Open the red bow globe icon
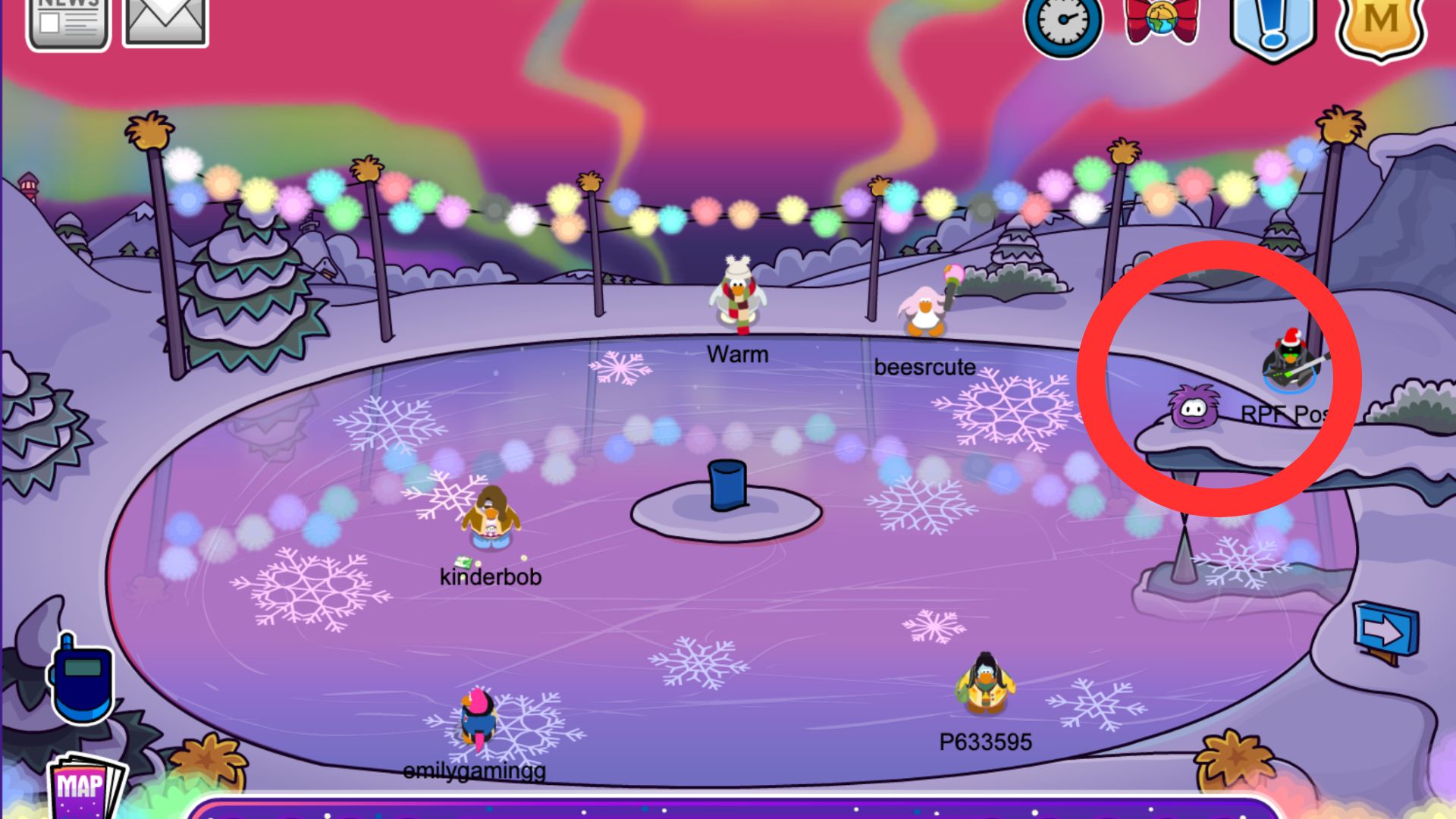 [1161, 21]
